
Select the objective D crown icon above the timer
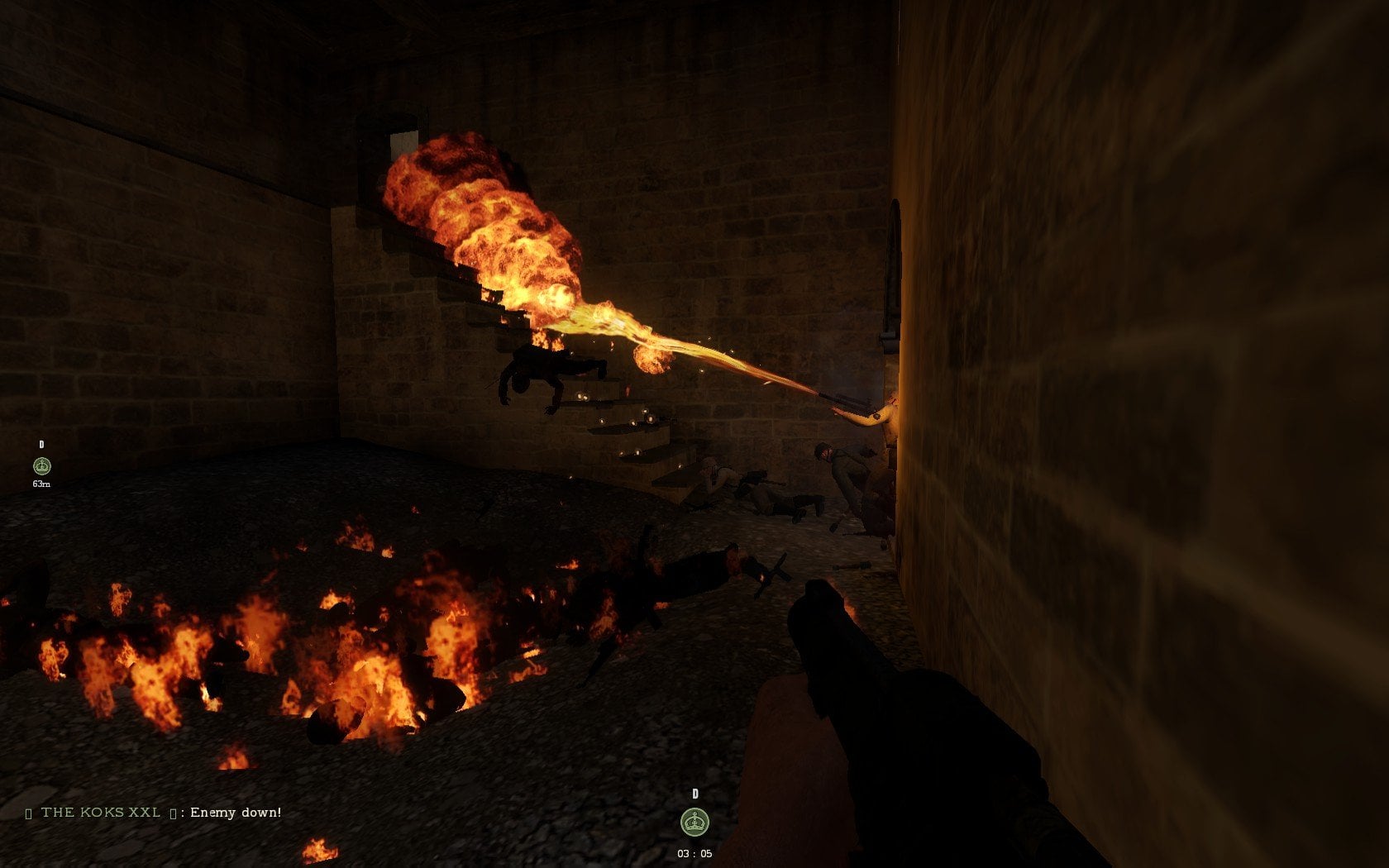click(x=694, y=823)
